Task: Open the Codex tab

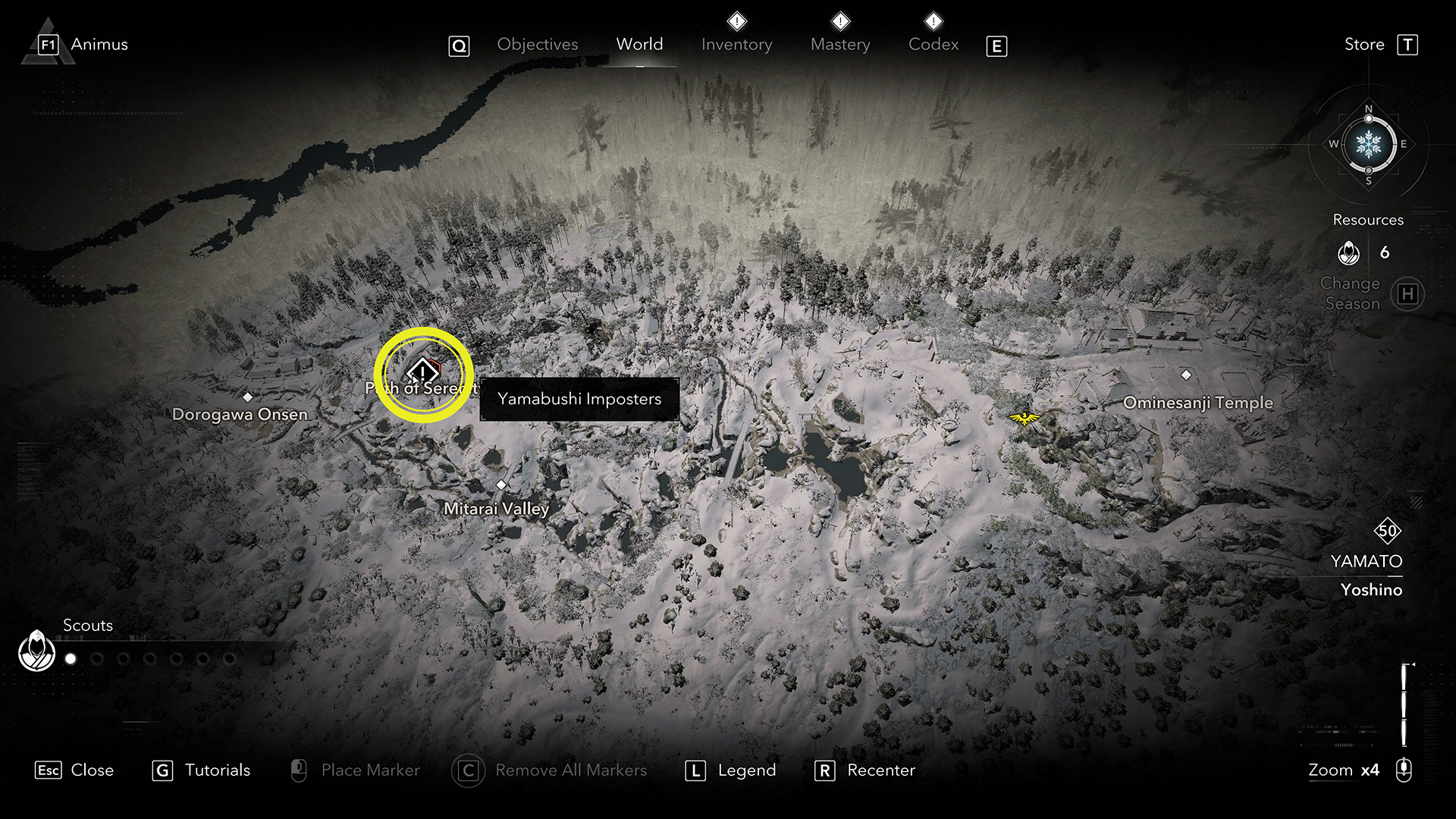Action: (x=934, y=45)
